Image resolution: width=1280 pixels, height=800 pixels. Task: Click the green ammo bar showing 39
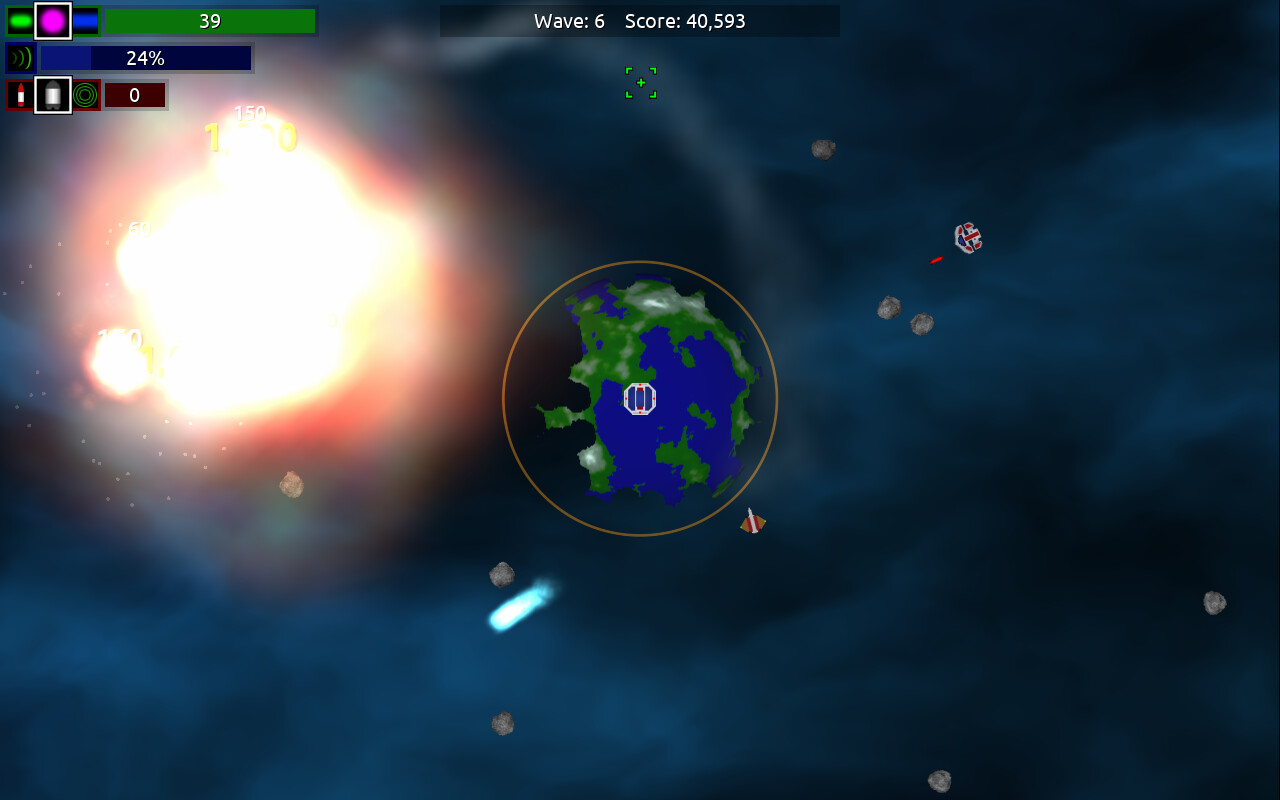[209, 20]
